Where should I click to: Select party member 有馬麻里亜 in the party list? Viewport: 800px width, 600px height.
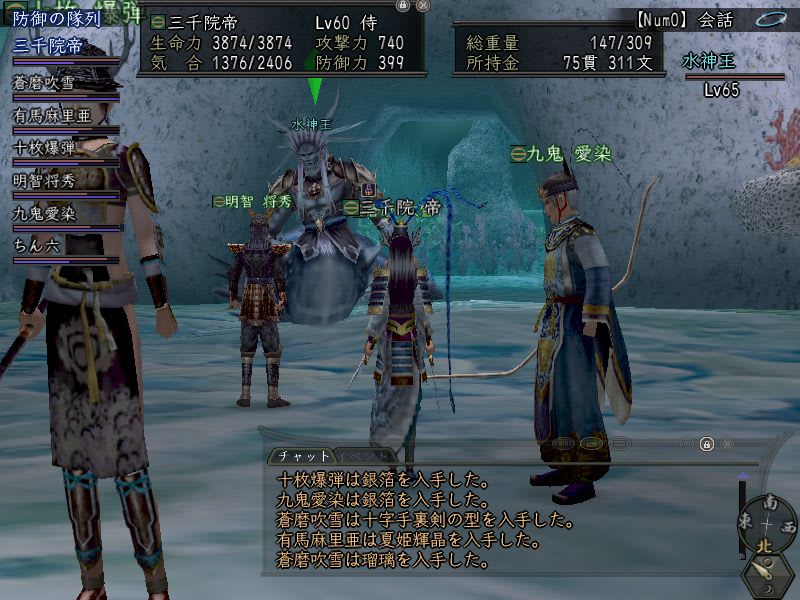click(52, 115)
